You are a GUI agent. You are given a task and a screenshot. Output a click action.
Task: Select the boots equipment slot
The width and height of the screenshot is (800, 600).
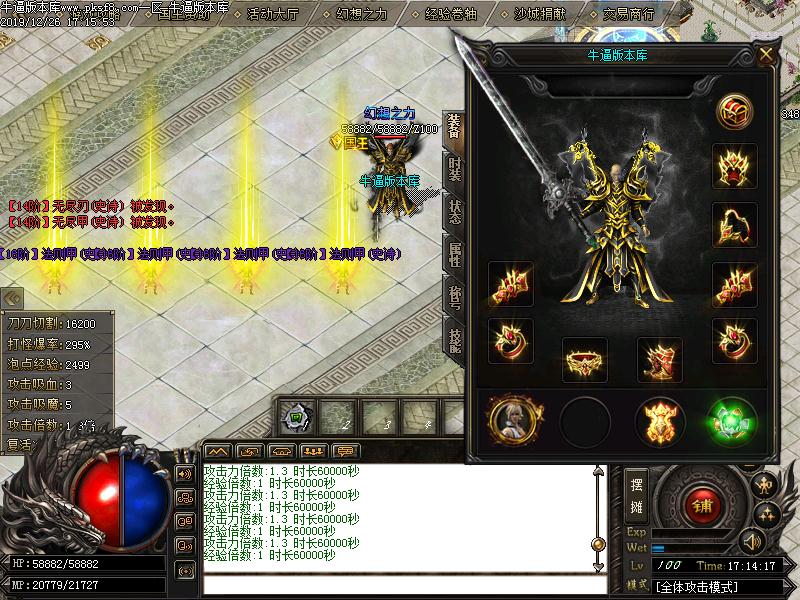(x=659, y=360)
